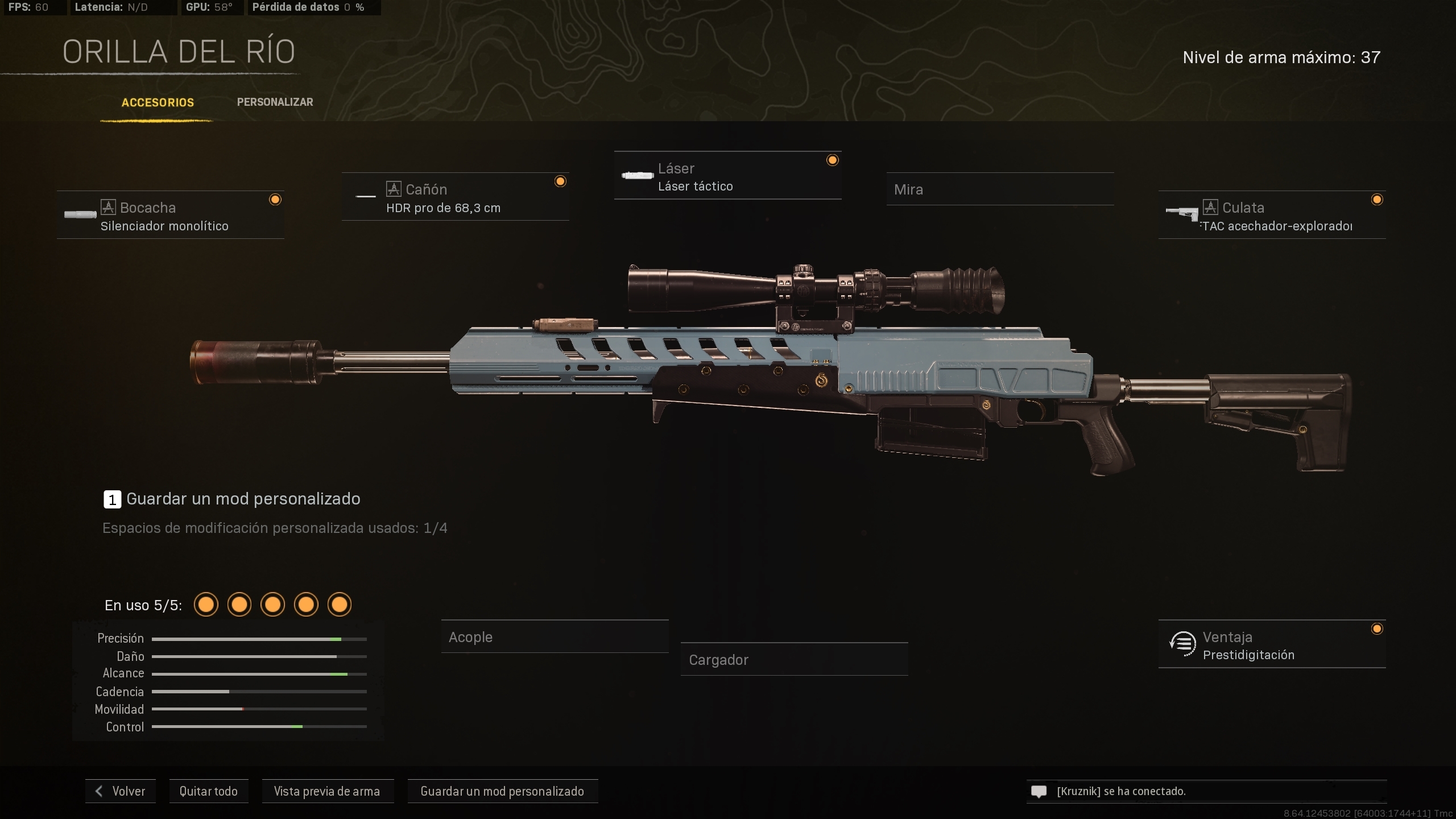Open the Cañón HDR pro attachment icon
The width and height of the screenshot is (1456, 819).
point(366,197)
